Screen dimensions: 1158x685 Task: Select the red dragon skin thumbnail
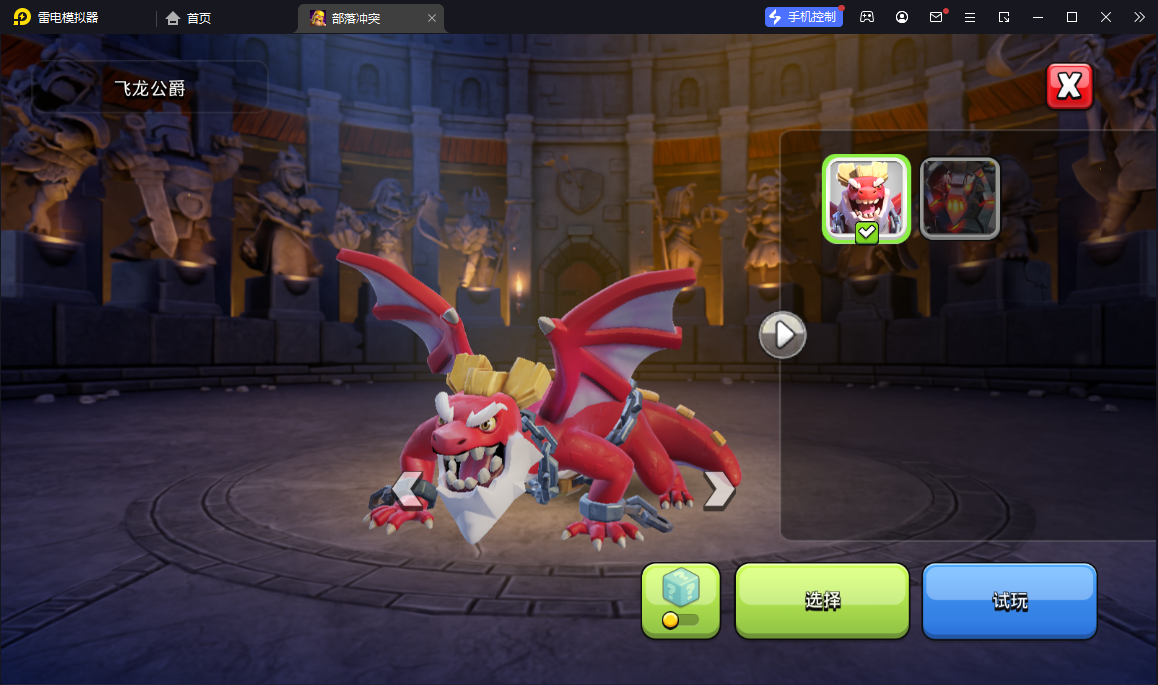pos(866,198)
